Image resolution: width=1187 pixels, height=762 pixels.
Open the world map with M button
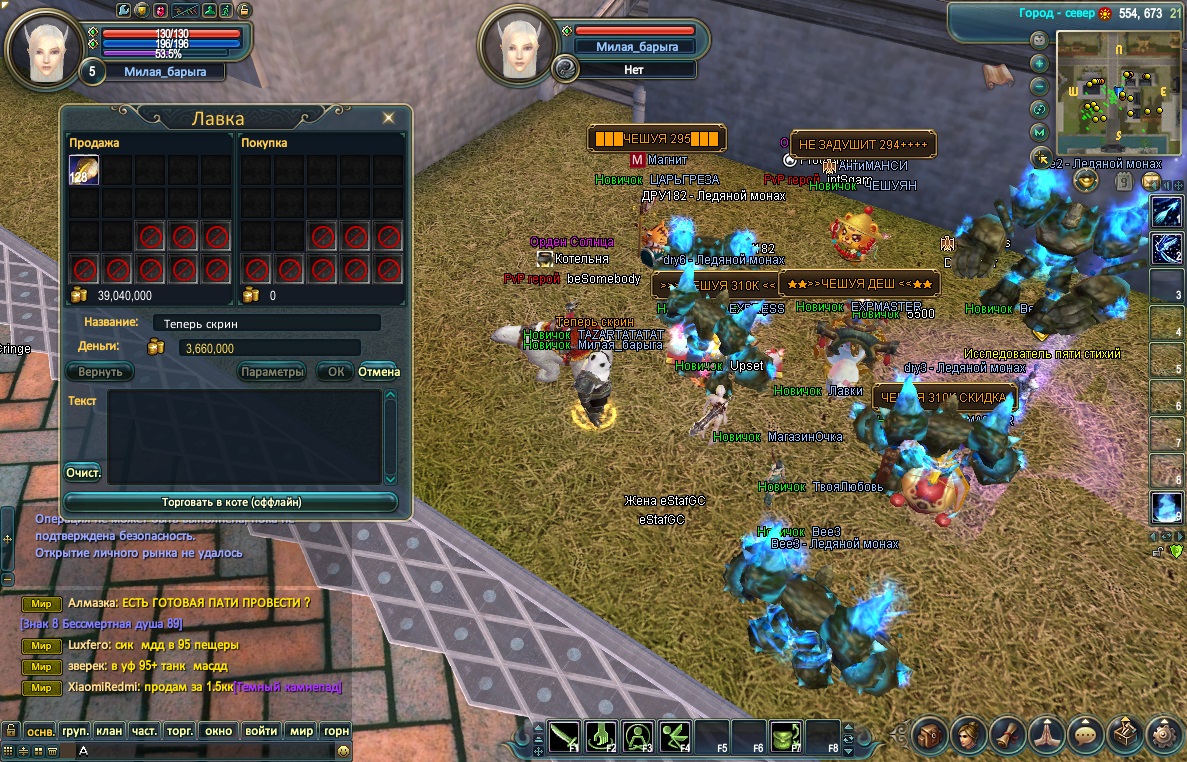pyautogui.click(x=1040, y=132)
